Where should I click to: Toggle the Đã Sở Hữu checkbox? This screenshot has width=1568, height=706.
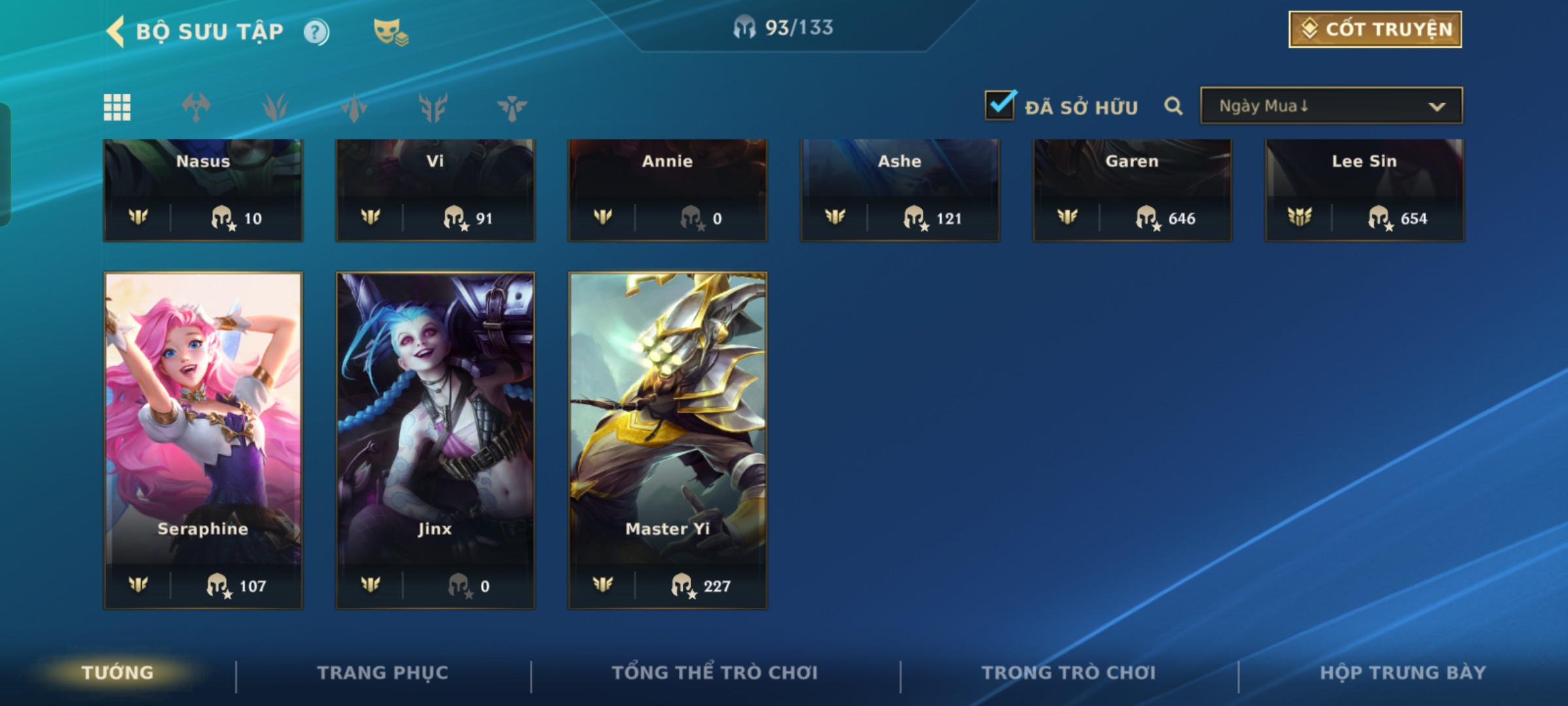coord(1000,105)
